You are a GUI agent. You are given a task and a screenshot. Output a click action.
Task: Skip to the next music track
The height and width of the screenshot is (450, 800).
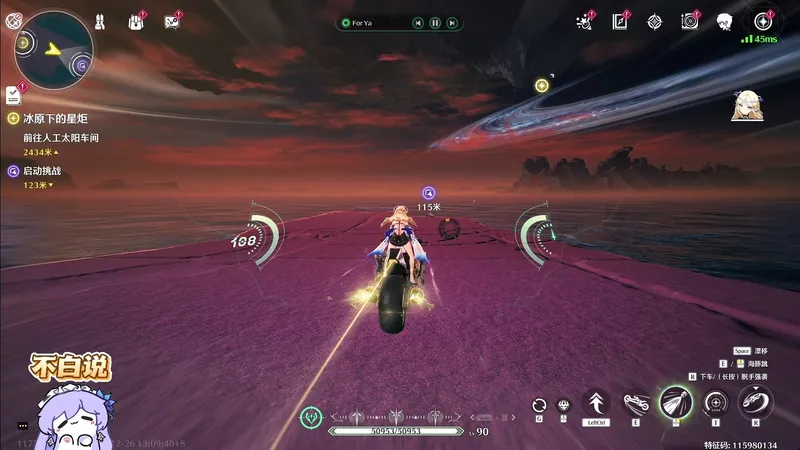click(x=452, y=22)
